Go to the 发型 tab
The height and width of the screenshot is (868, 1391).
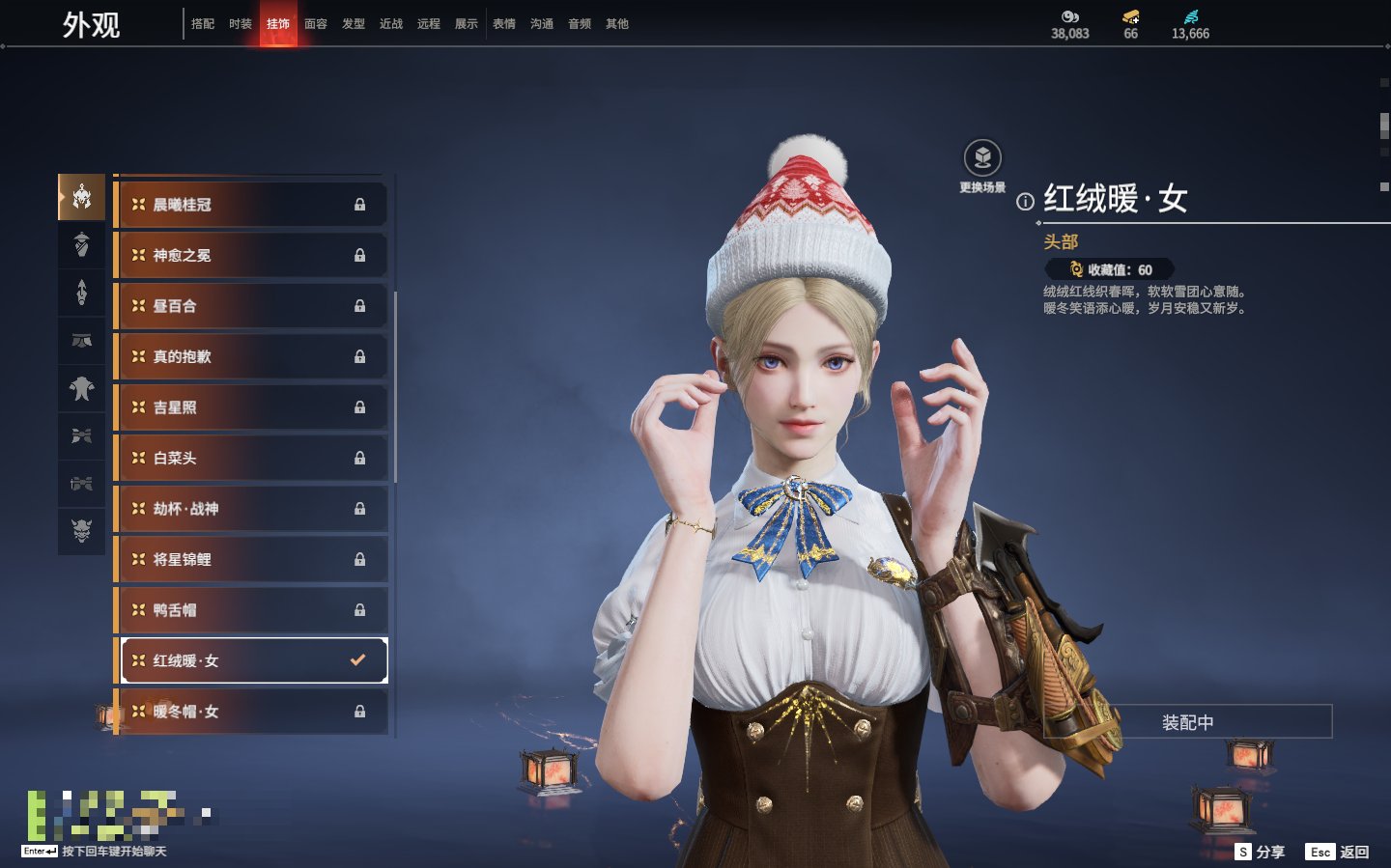pos(354,24)
